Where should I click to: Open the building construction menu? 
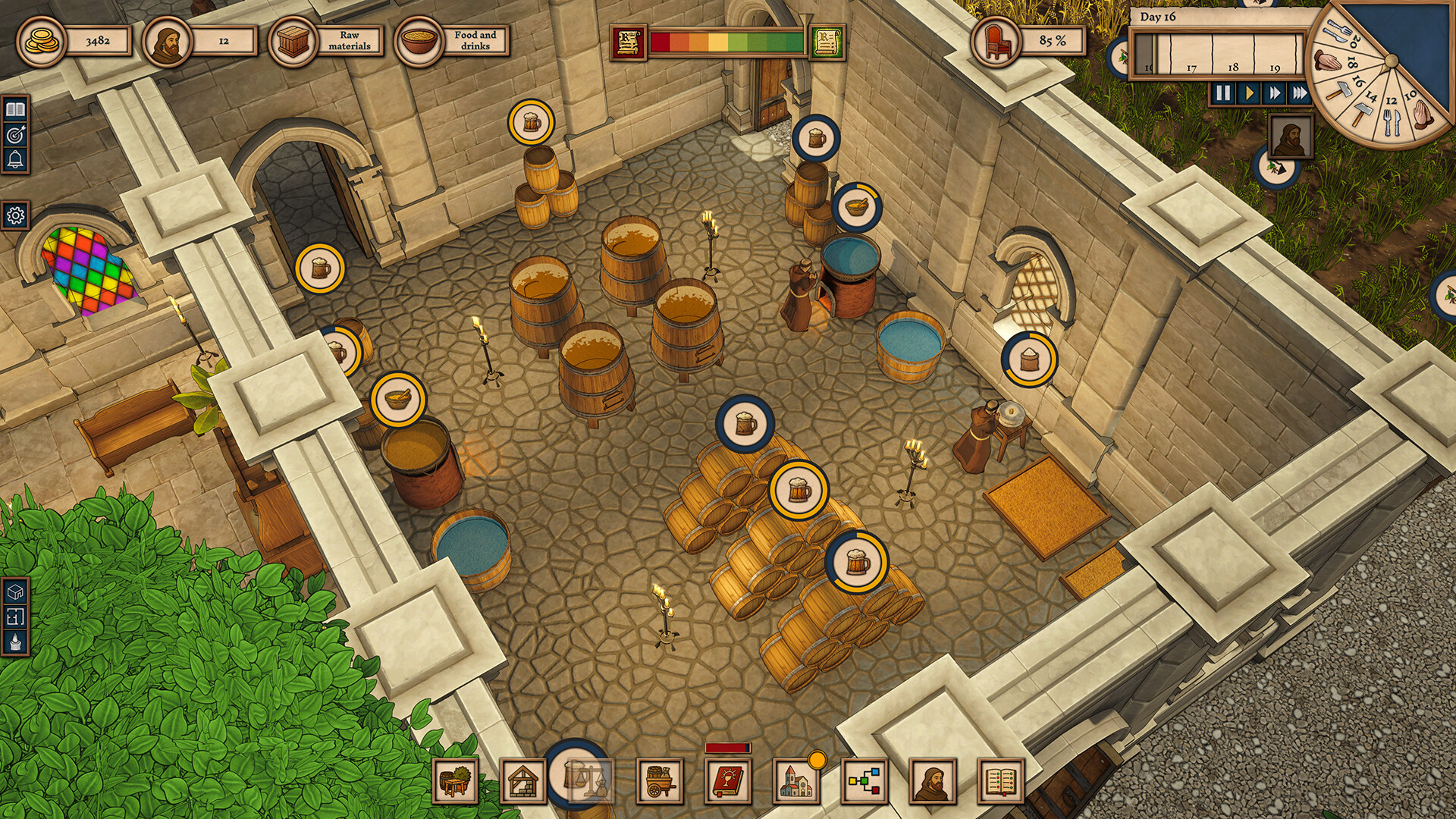tap(523, 780)
